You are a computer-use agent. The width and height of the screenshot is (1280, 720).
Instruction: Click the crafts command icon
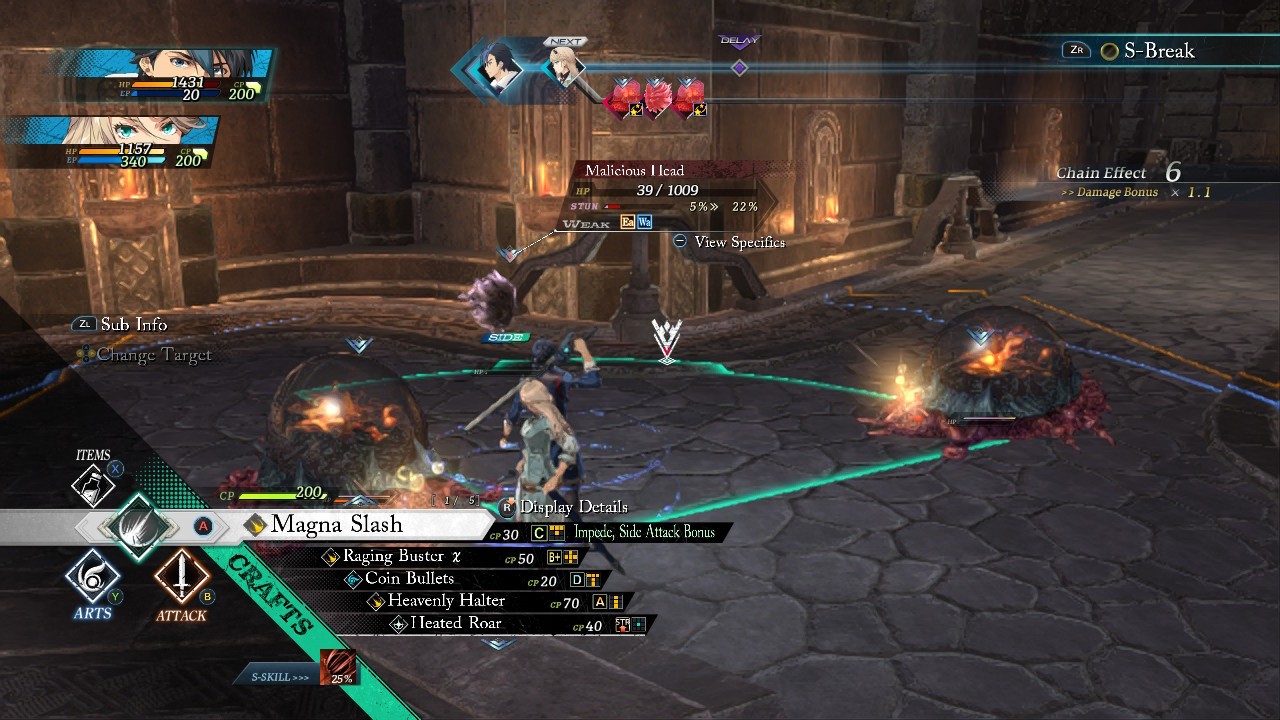point(137,525)
